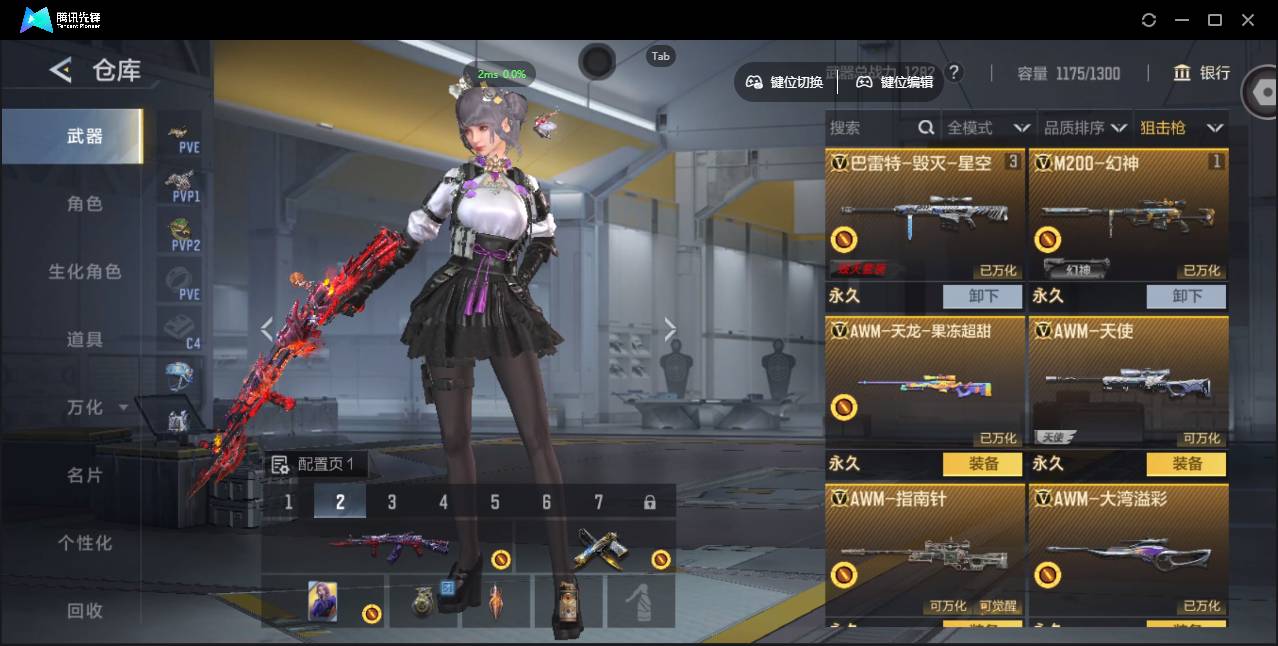
Task: Switch to loadout page 3
Action: 392,502
